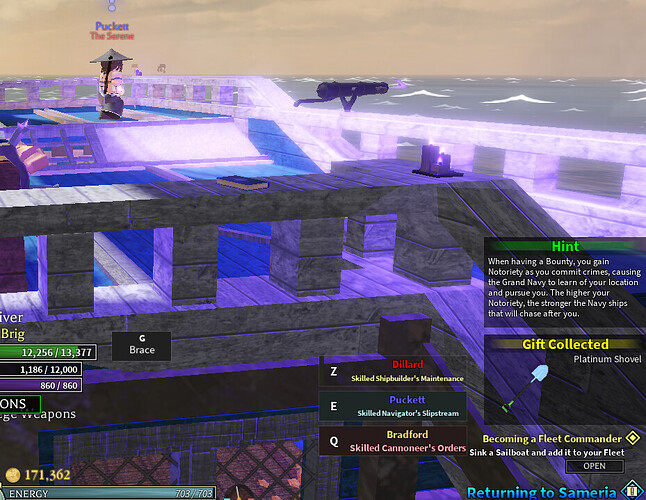Click the diamond marker beside Fleet Commander quest
646x500 pixels.
pos(632,438)
